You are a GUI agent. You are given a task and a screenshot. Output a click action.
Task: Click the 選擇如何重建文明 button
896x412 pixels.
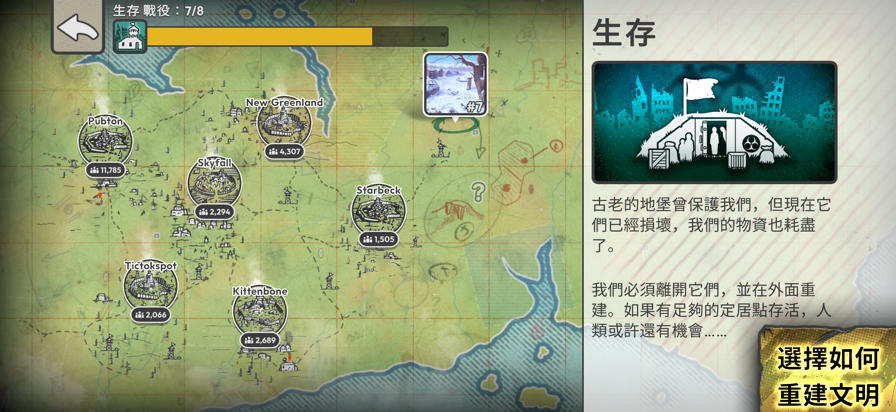click(829, 375)
